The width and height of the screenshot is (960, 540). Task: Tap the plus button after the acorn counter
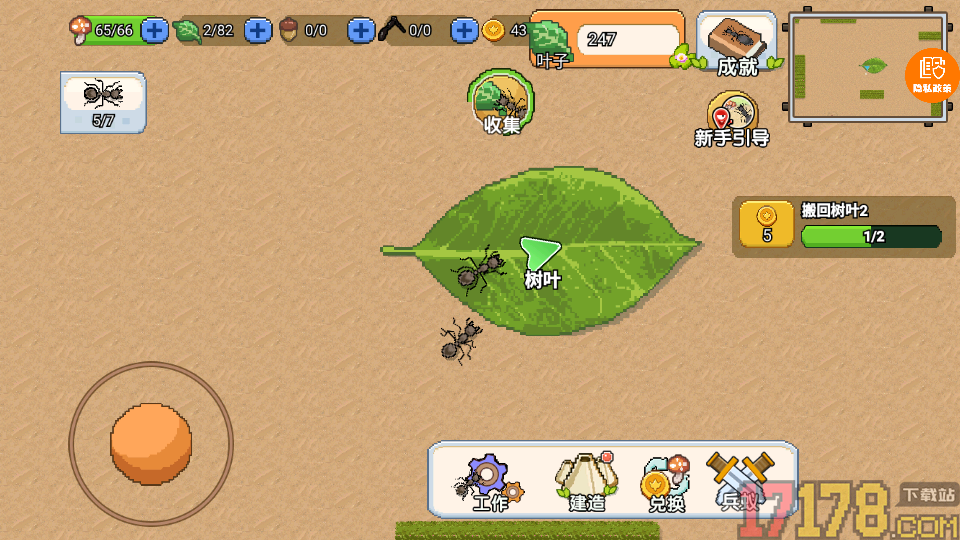click(x=360, y=30)
